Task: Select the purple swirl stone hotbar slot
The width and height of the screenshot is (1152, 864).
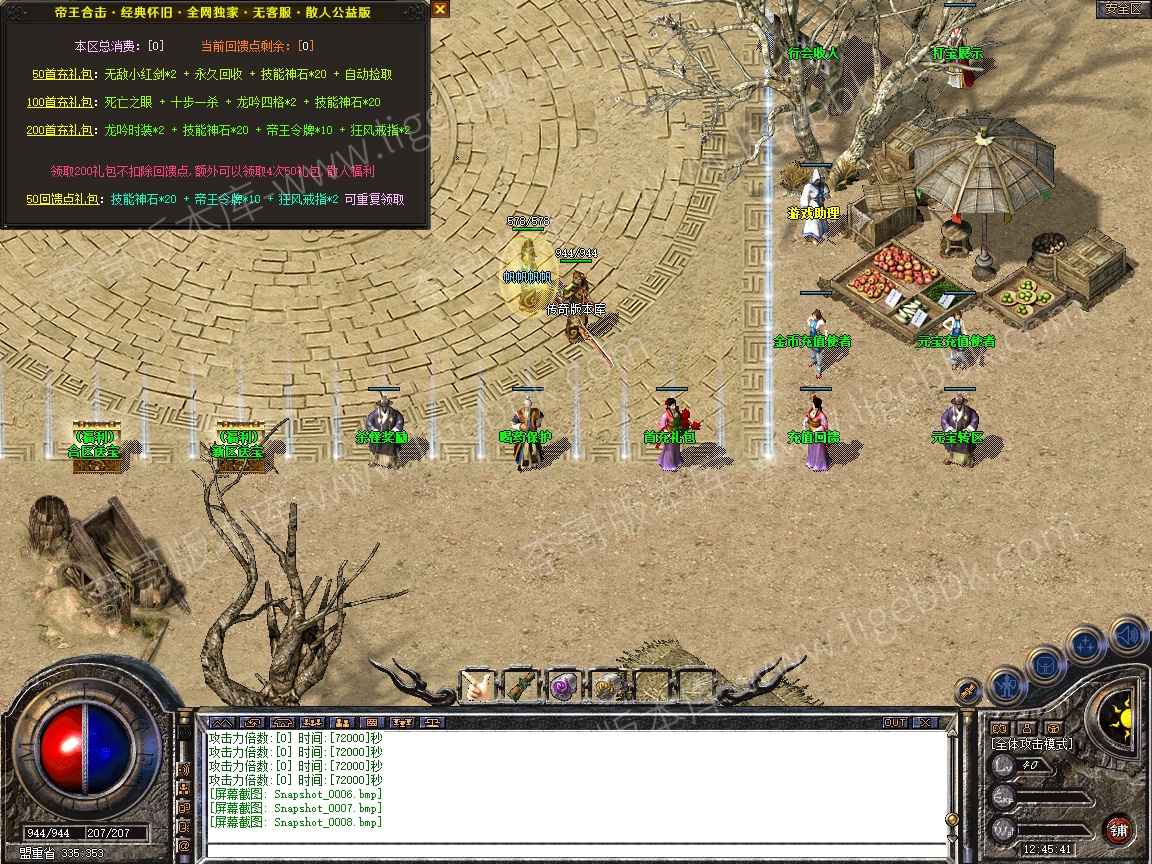Action: click(563, 686)
